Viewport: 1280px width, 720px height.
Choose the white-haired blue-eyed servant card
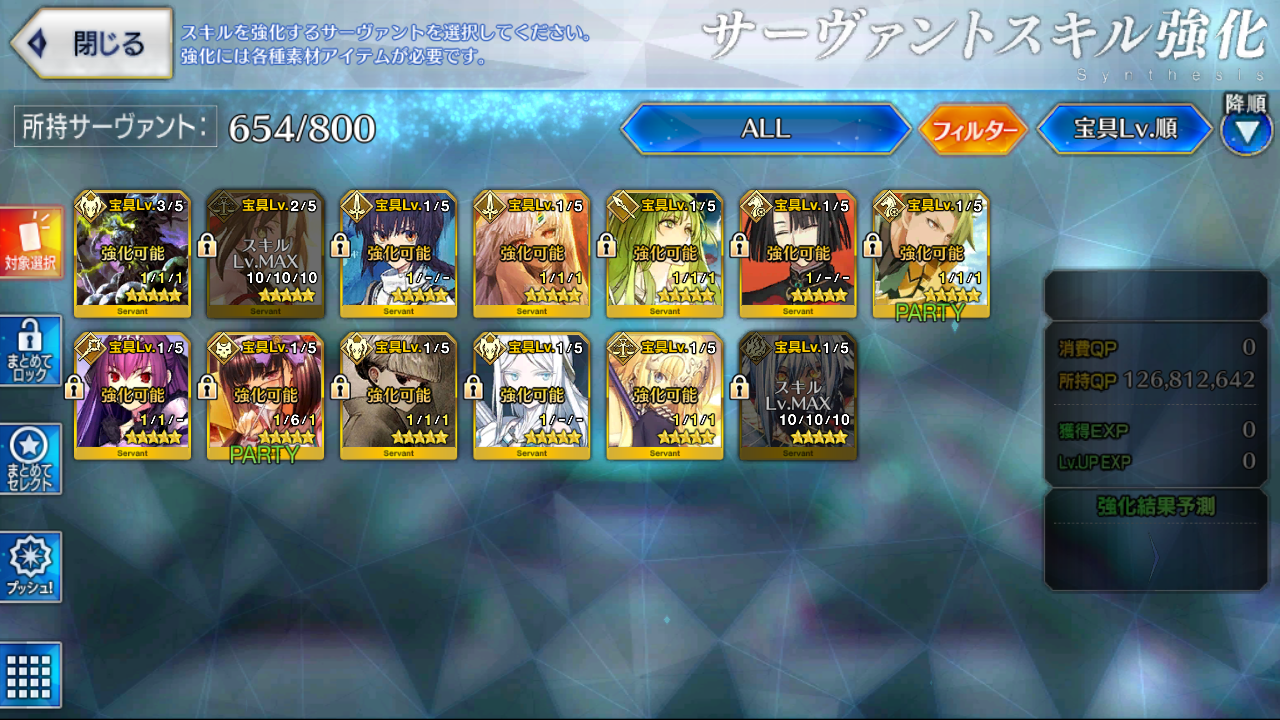pyautogui.click(x=532, y=396)
